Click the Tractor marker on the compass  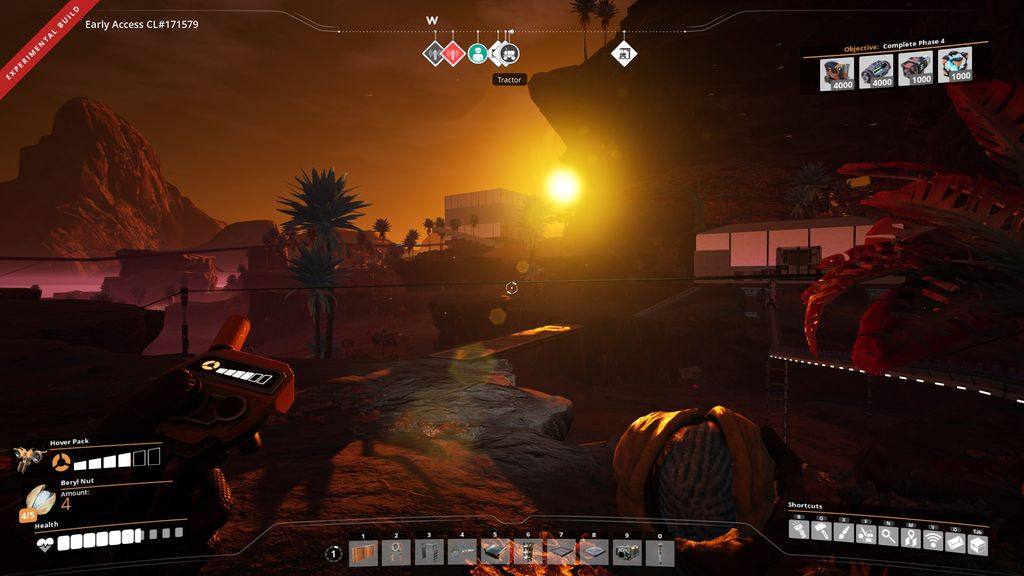coord(509,53)
